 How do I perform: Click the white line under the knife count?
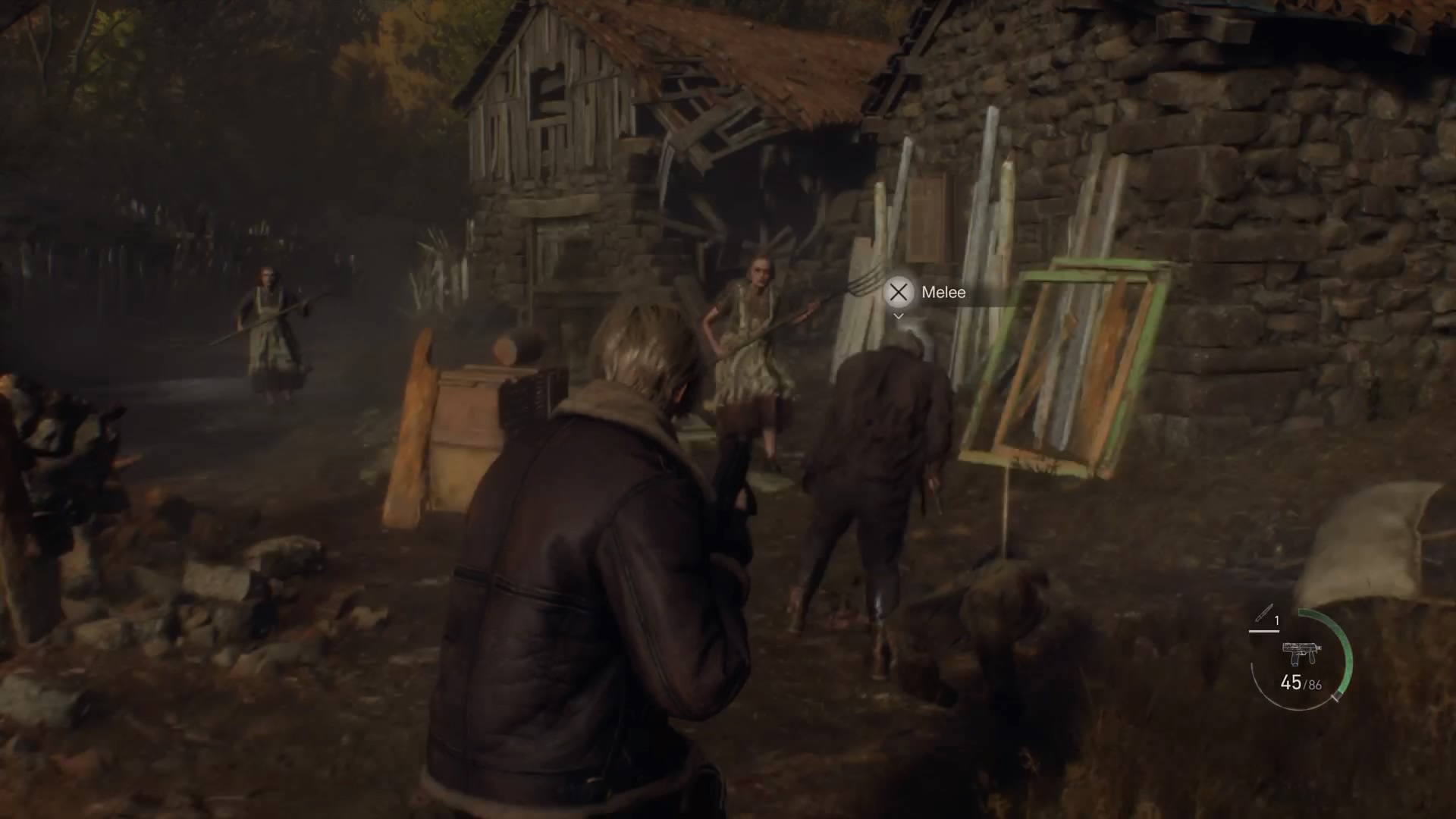1264,631
